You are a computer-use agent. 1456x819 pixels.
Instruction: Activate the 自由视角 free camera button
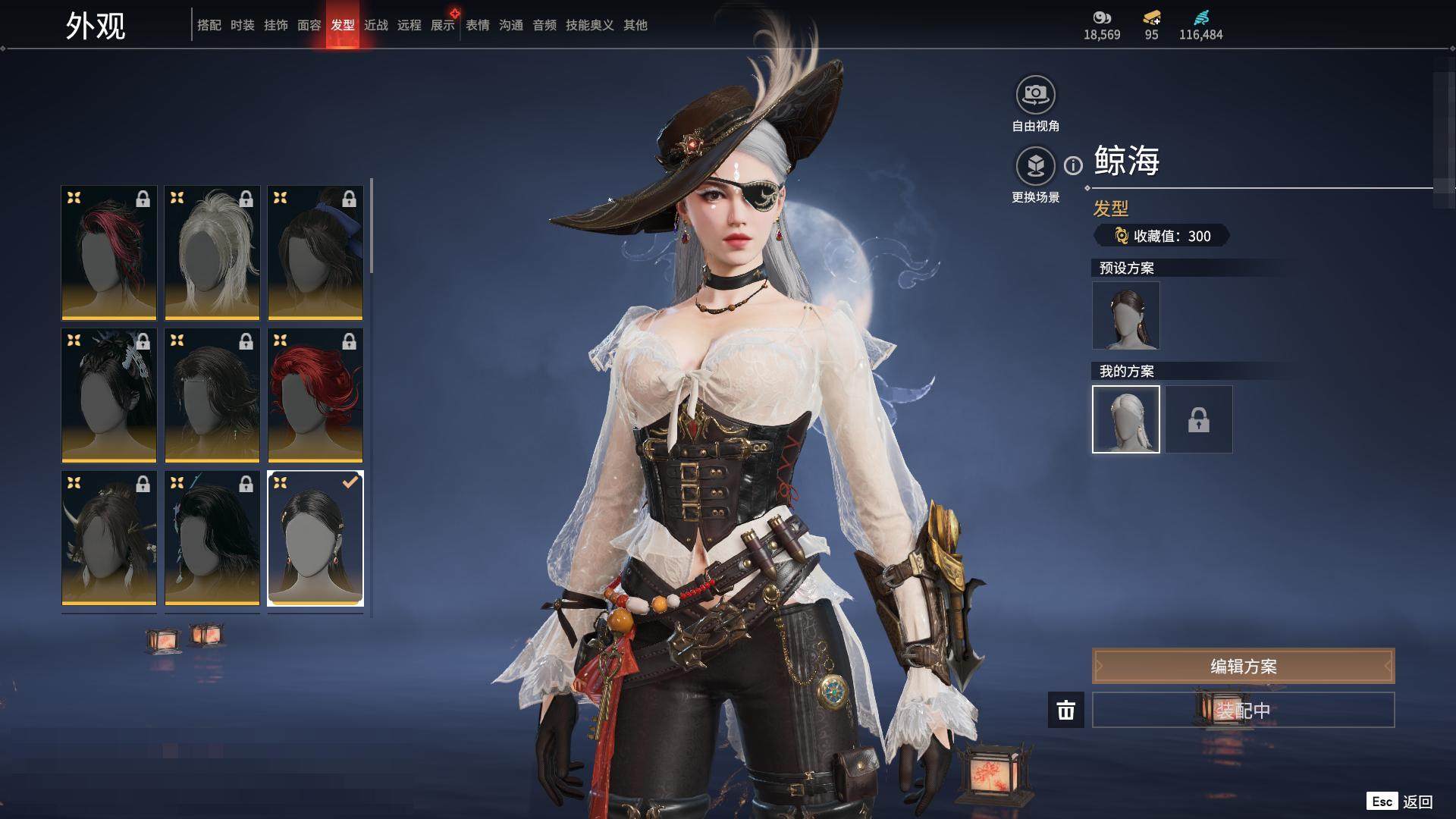click(x=1035, y=95)
